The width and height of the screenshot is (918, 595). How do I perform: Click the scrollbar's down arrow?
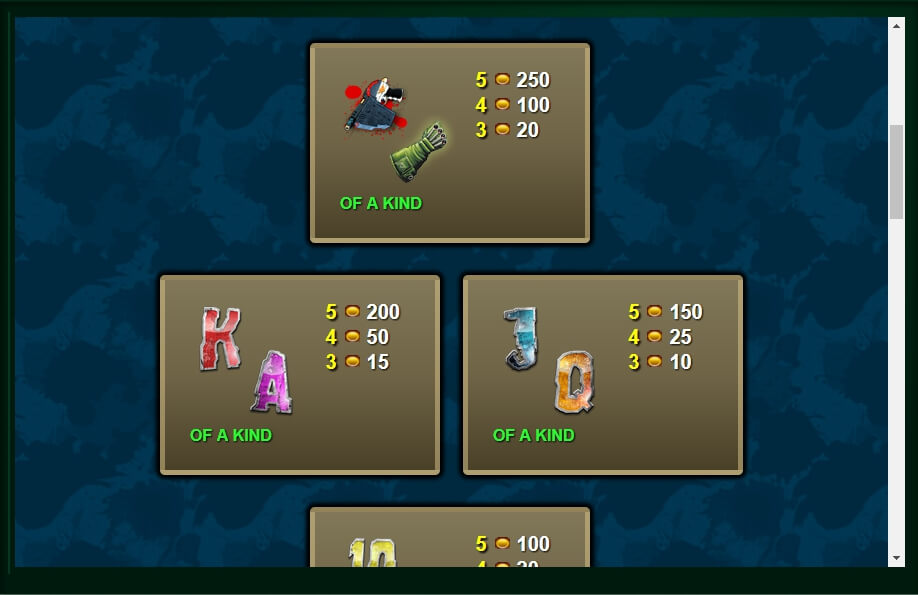coord(896,558)
